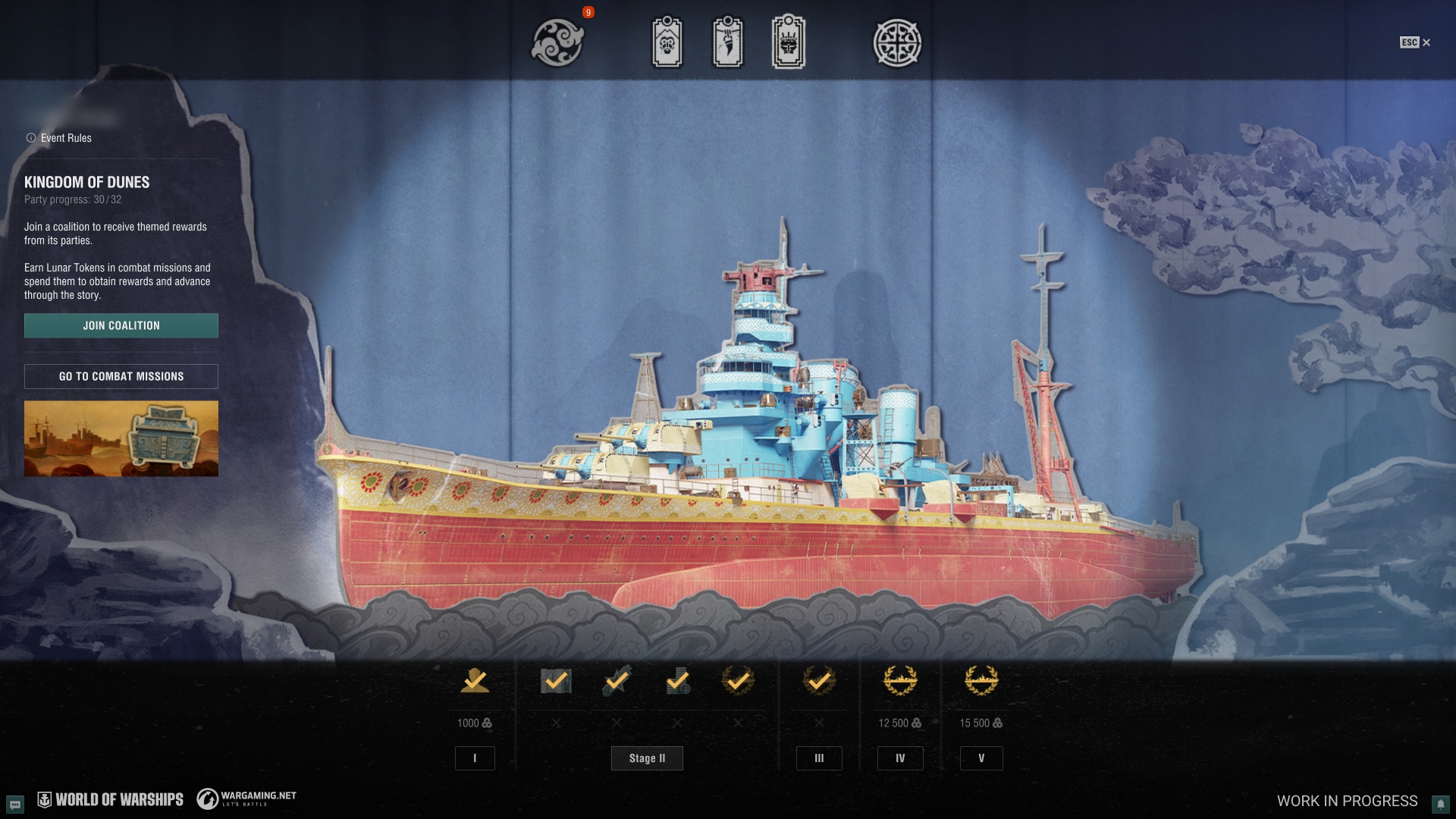Screen dimensions: 1456x819
Task: Select the 1000 token stage I reward
Action: pyautogui.click(x=475, y=681)
